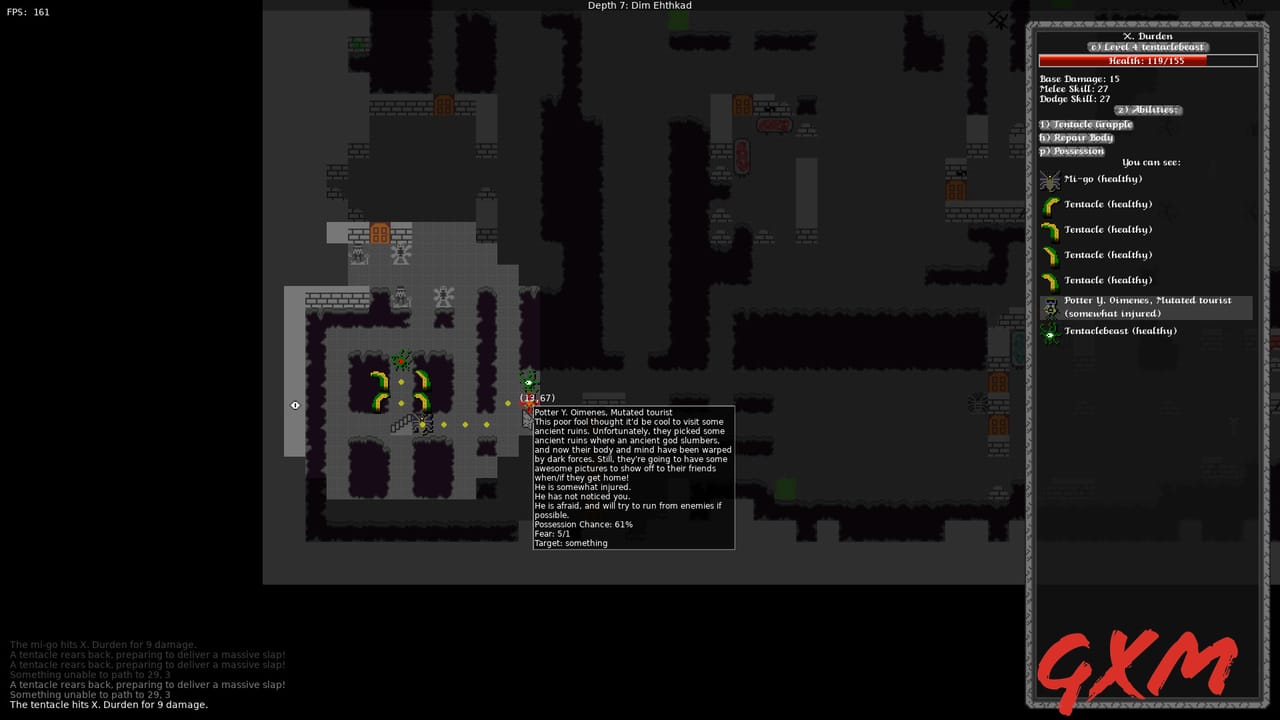Expand the Abilities section header
Viewport: 1280px width, 720px height.
[x=1146, y=110]
